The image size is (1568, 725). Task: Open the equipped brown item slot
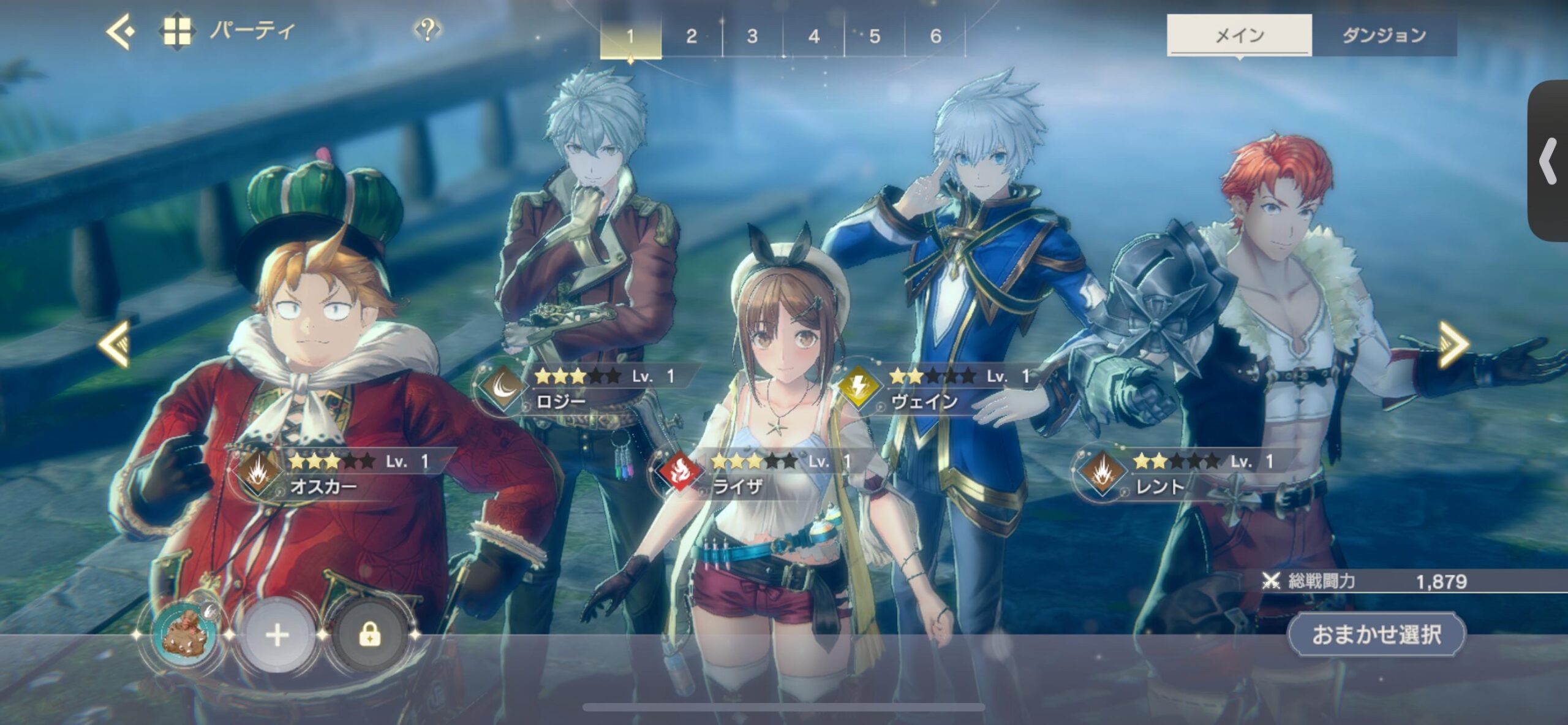point(184,635)
